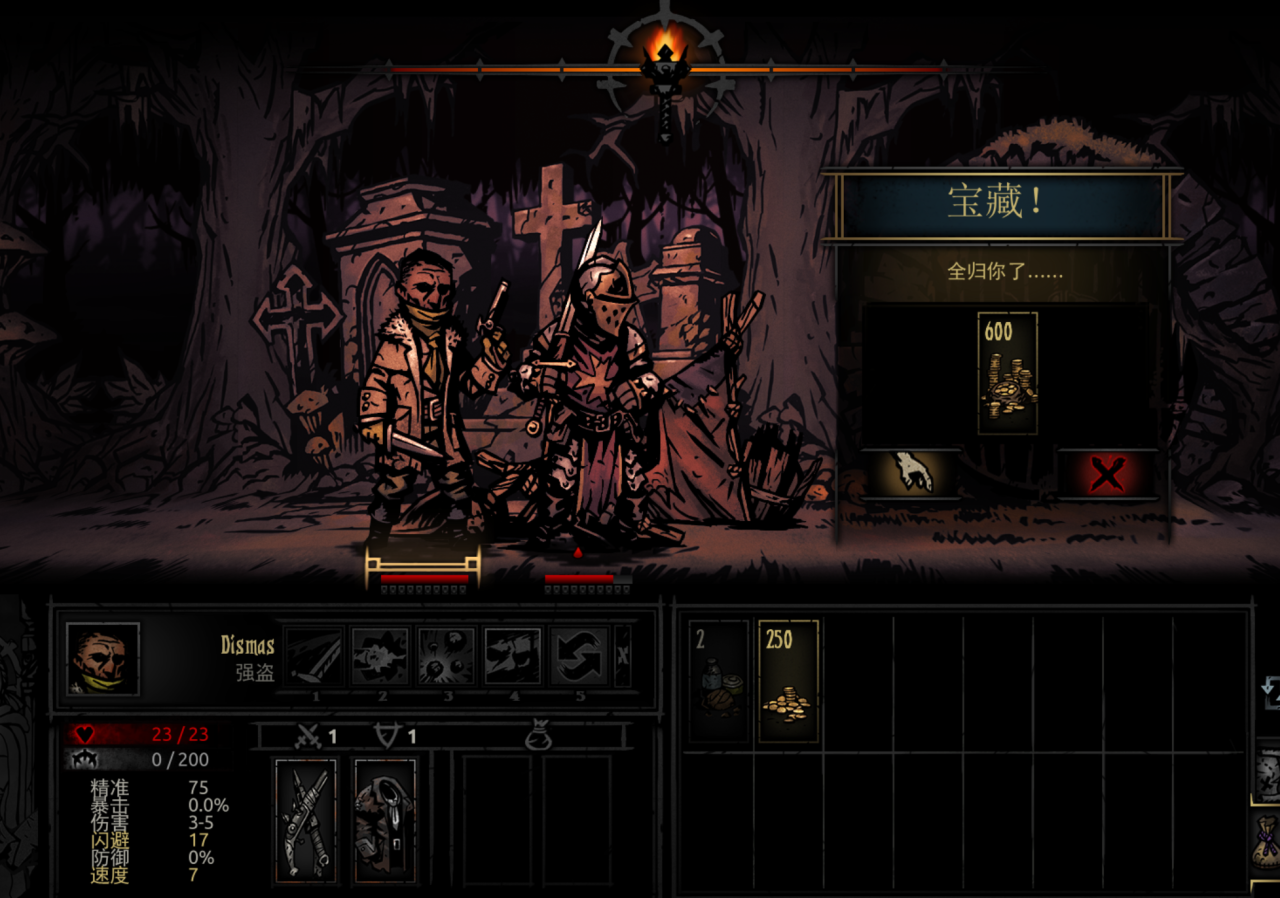Open the map tab on the right edge
Image resolution: width=1280 pixels, height=898 pixels.
[x=1267, y=771]
